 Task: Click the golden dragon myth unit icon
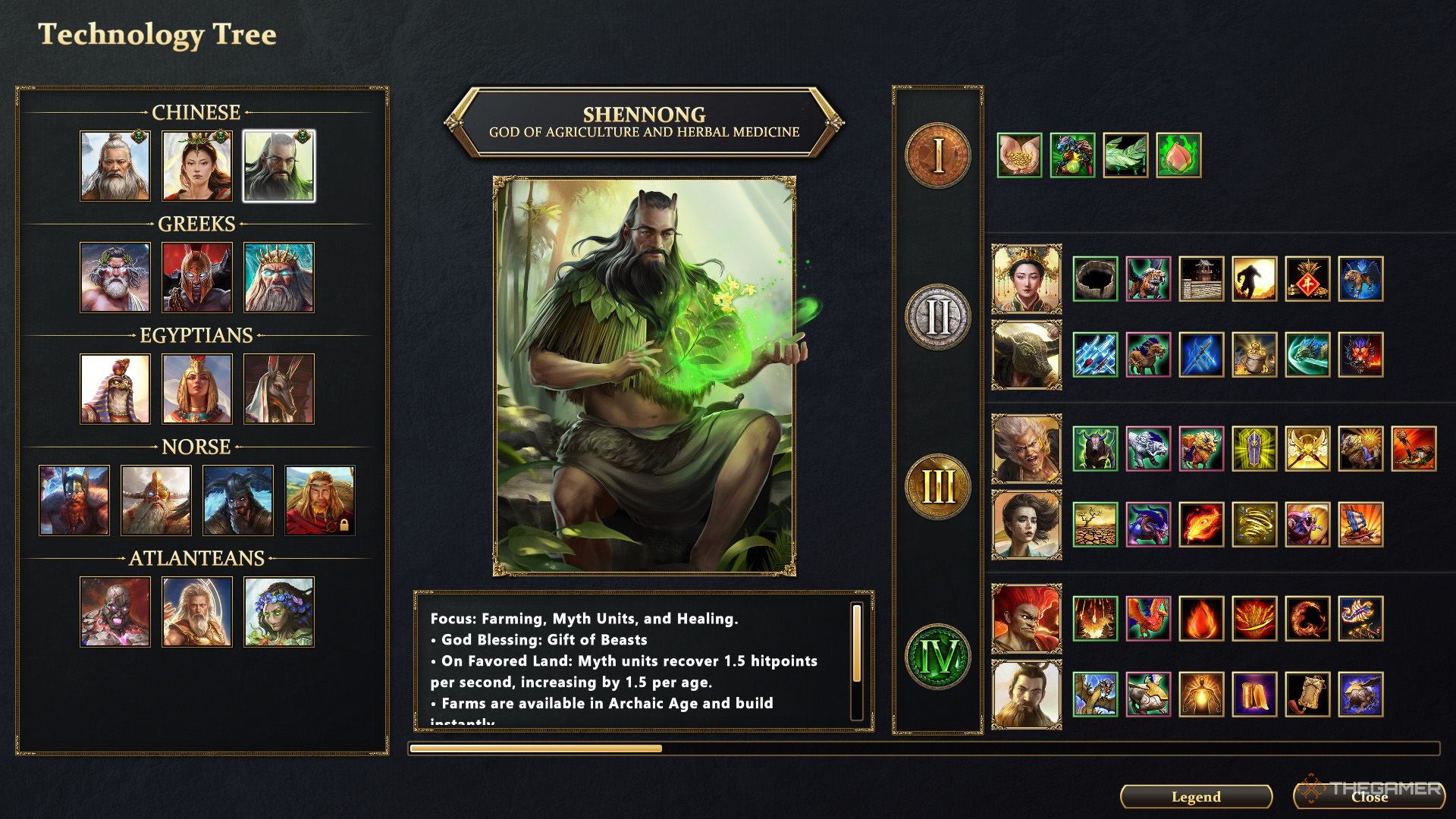1096,695
